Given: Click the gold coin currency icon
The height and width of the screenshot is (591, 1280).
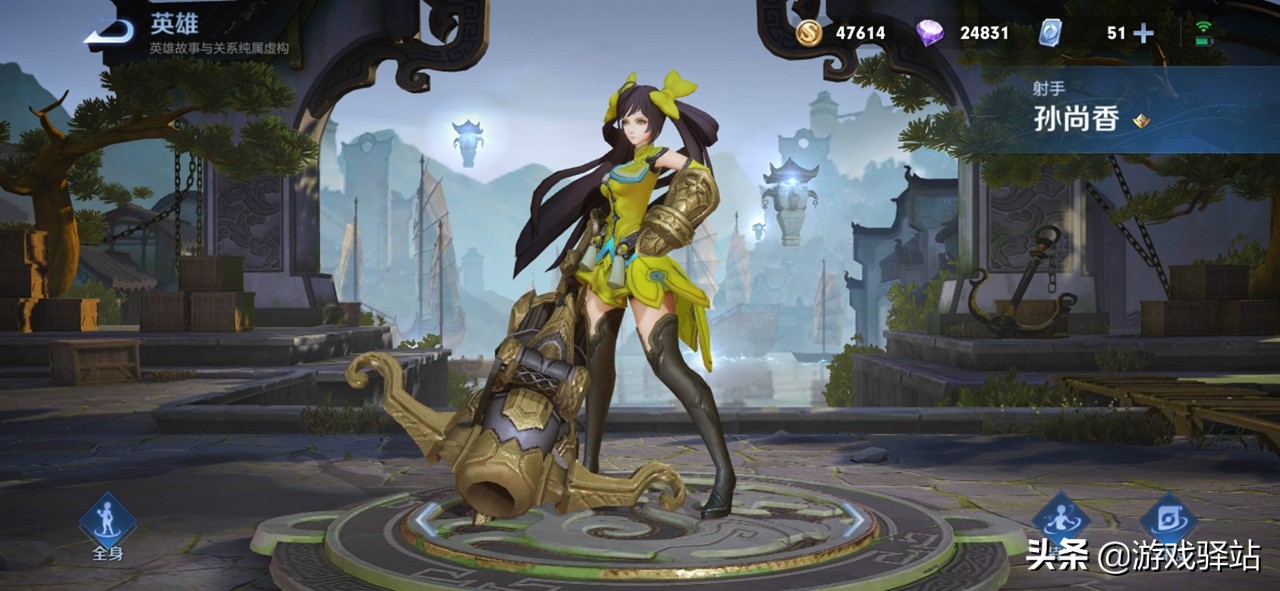Looking at the screenshot, I should pos(809,33).
